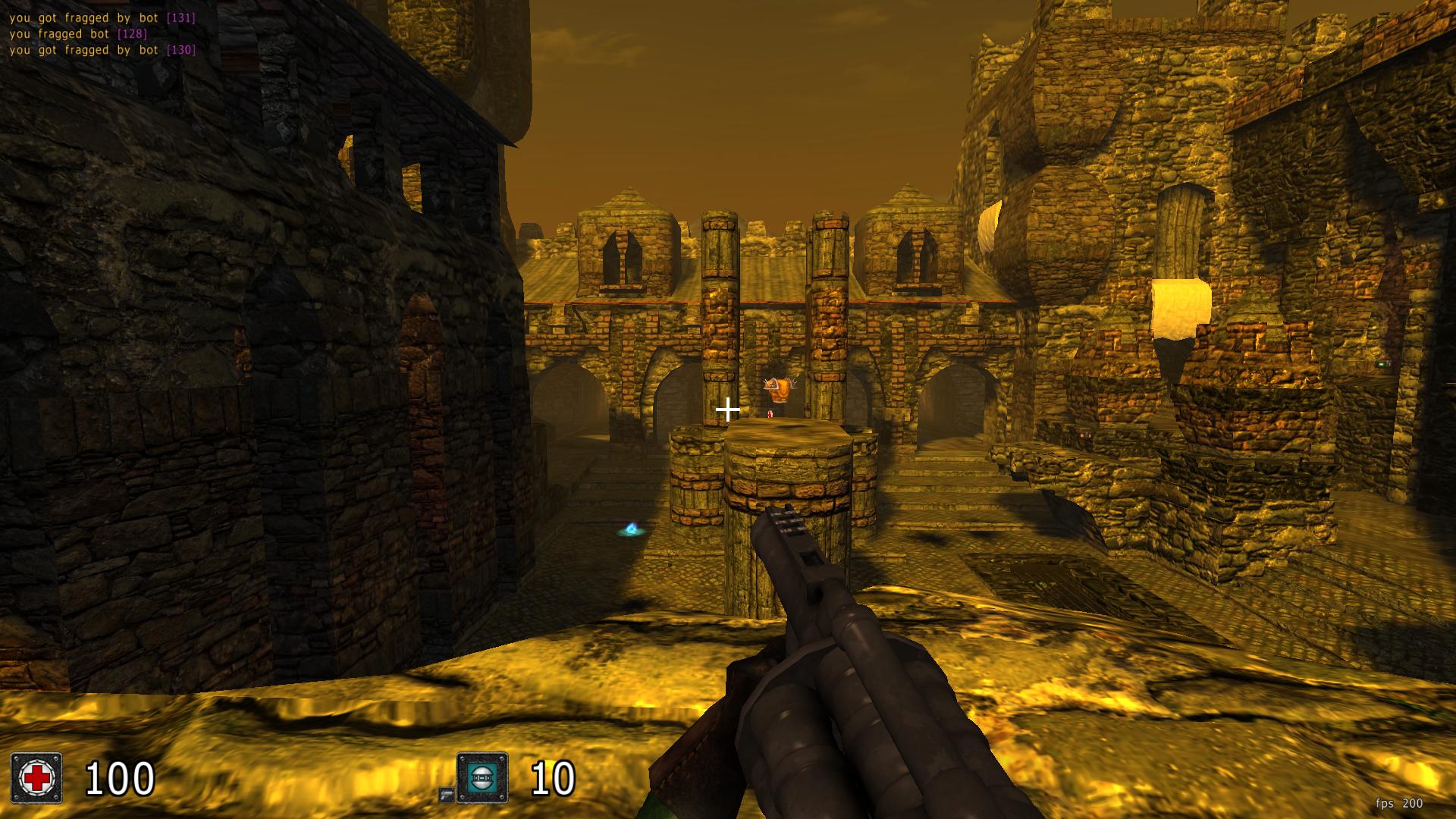Switch to the small pistol weapon icon
The image size is (1456, 819).
446,794
